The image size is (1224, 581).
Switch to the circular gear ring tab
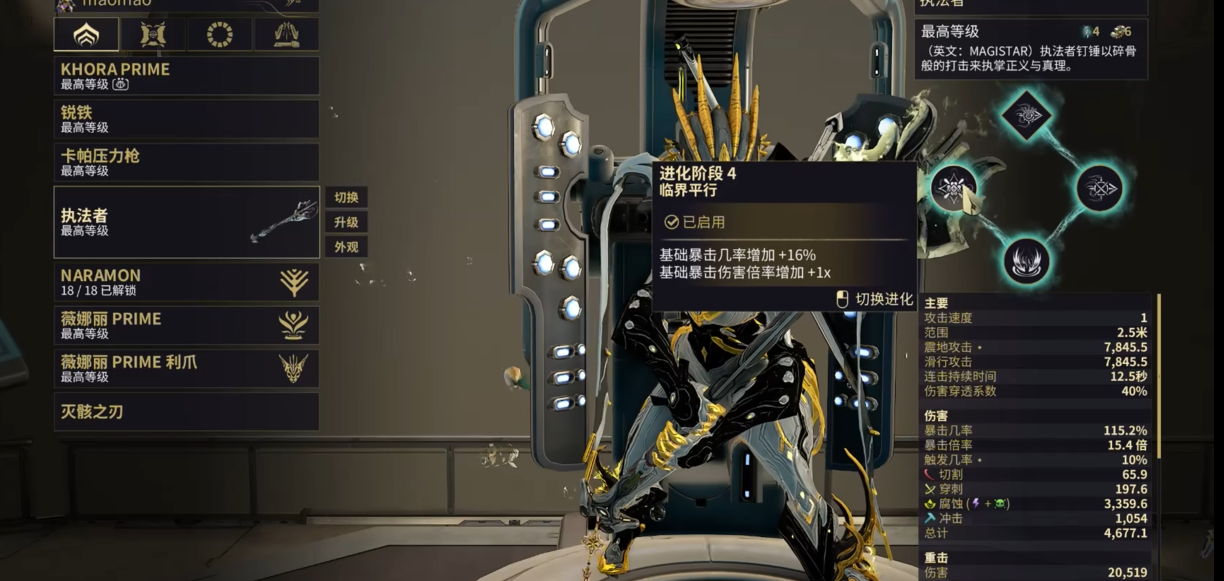pos(219,35)
